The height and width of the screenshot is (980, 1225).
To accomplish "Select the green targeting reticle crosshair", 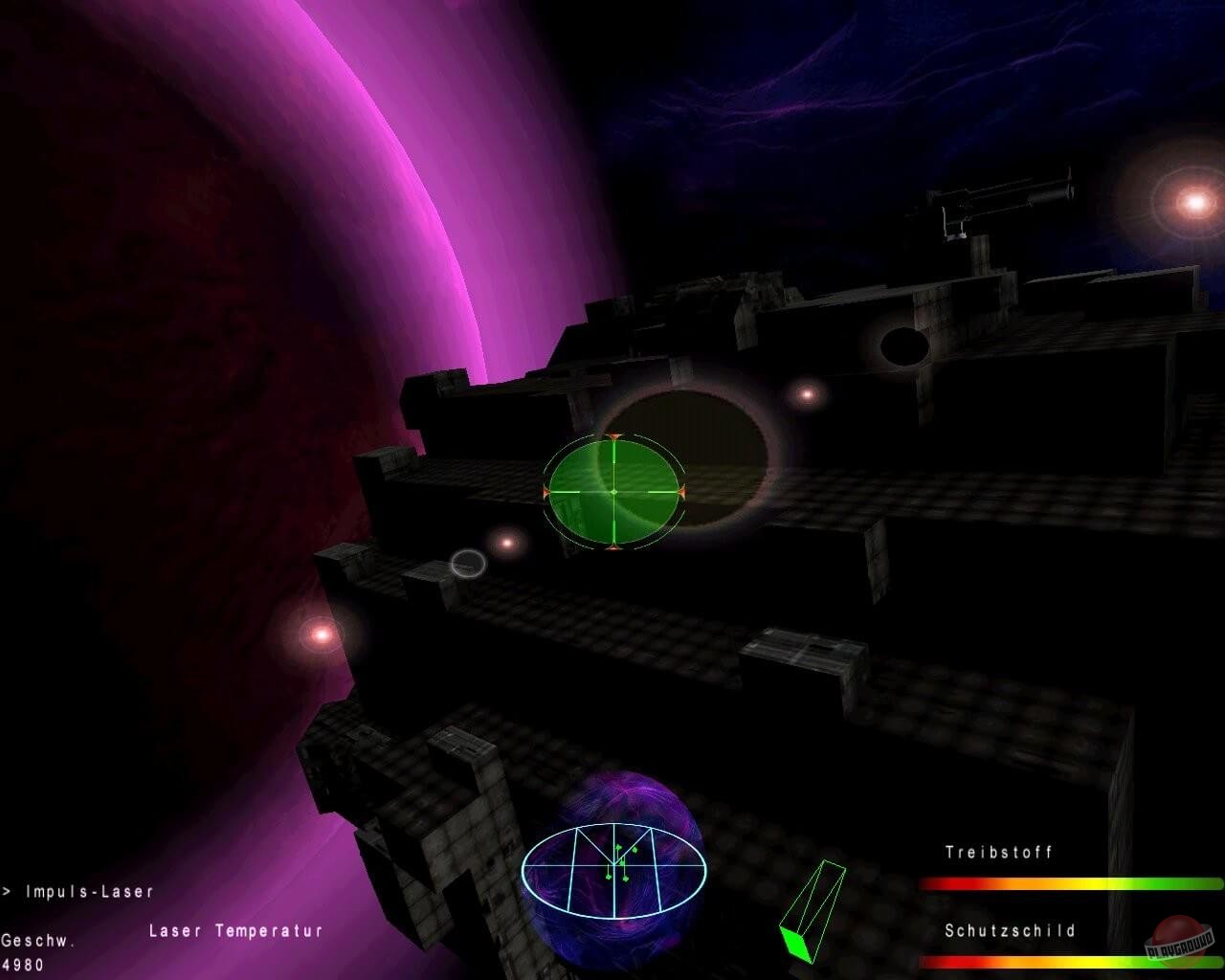I will (615, 492).
